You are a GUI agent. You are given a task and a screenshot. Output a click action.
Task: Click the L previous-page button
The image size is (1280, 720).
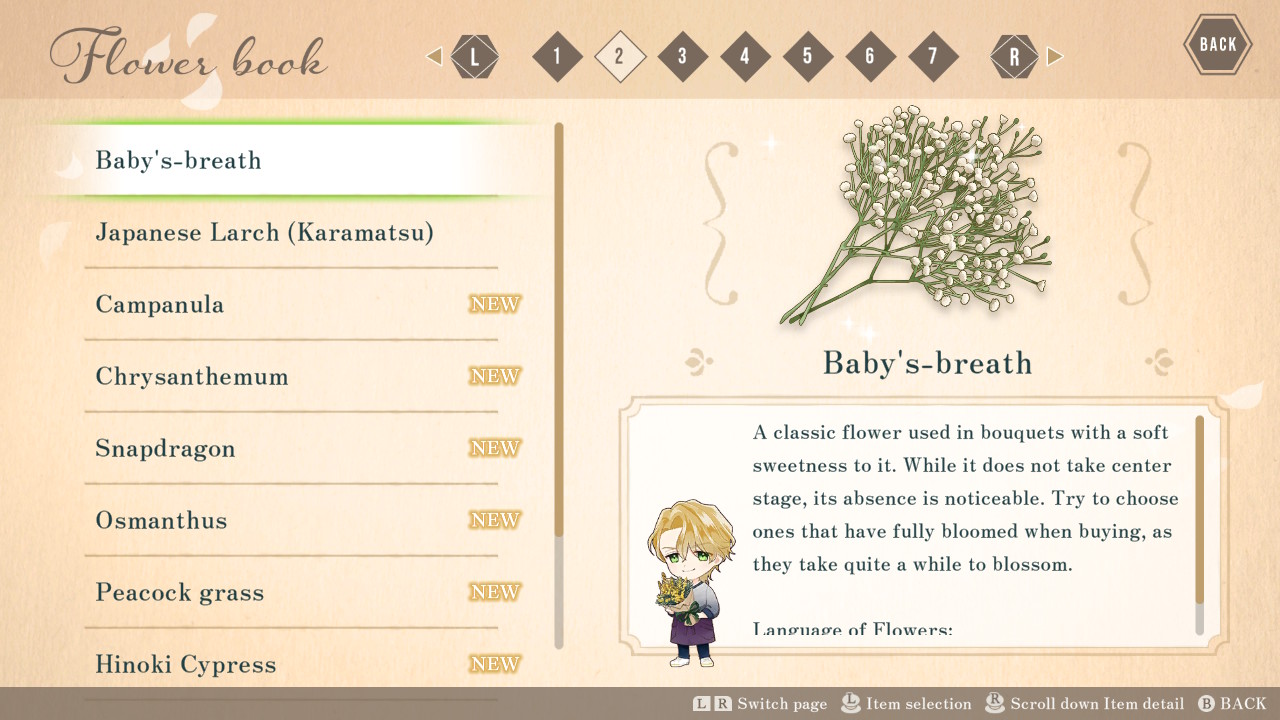(x=474, y=56)
